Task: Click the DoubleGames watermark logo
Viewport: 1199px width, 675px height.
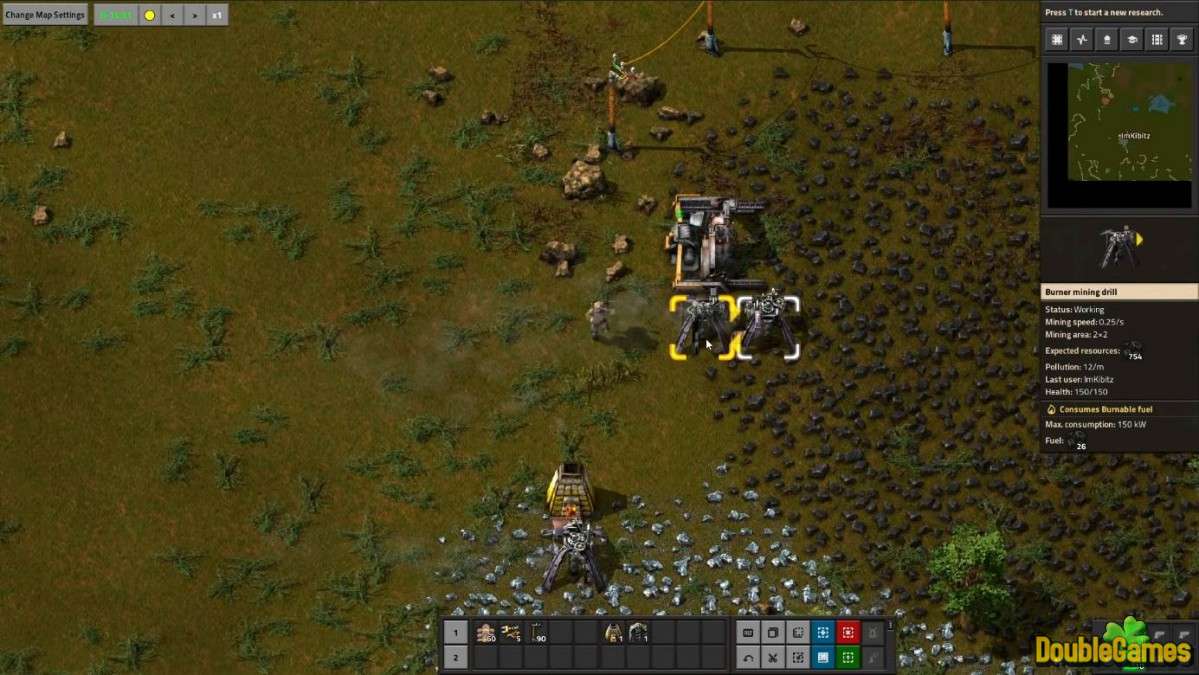Action: point(1113,645)
